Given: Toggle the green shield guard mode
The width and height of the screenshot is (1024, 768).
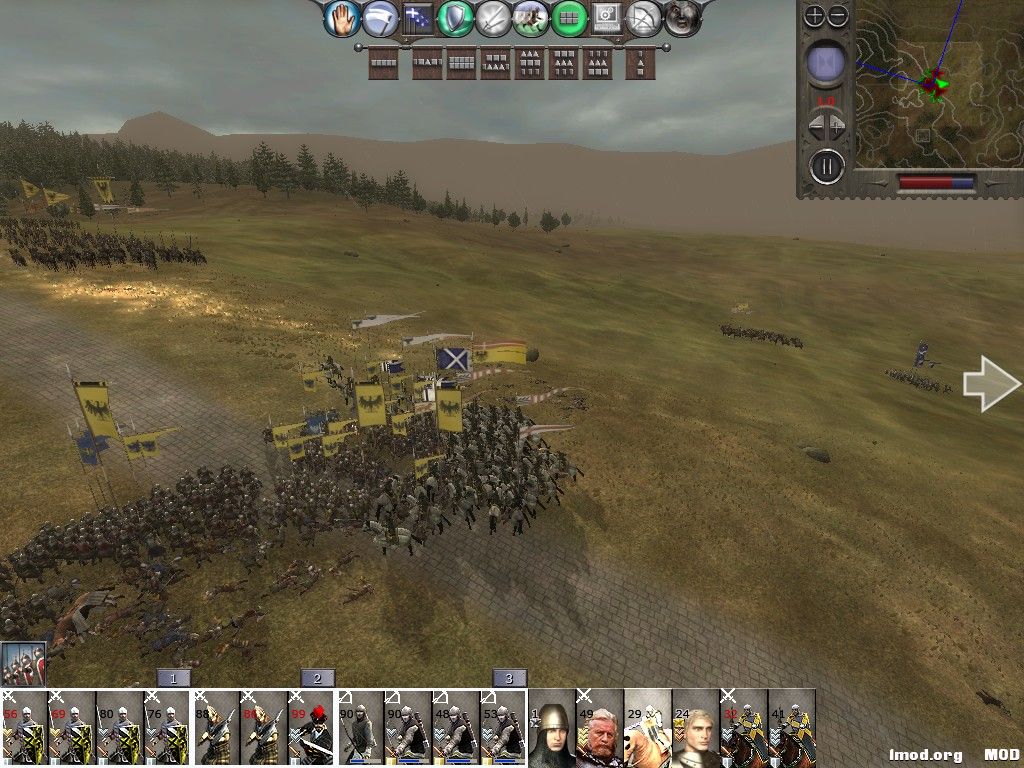Looking at the screenshot, I should click(x=455, y=18).
